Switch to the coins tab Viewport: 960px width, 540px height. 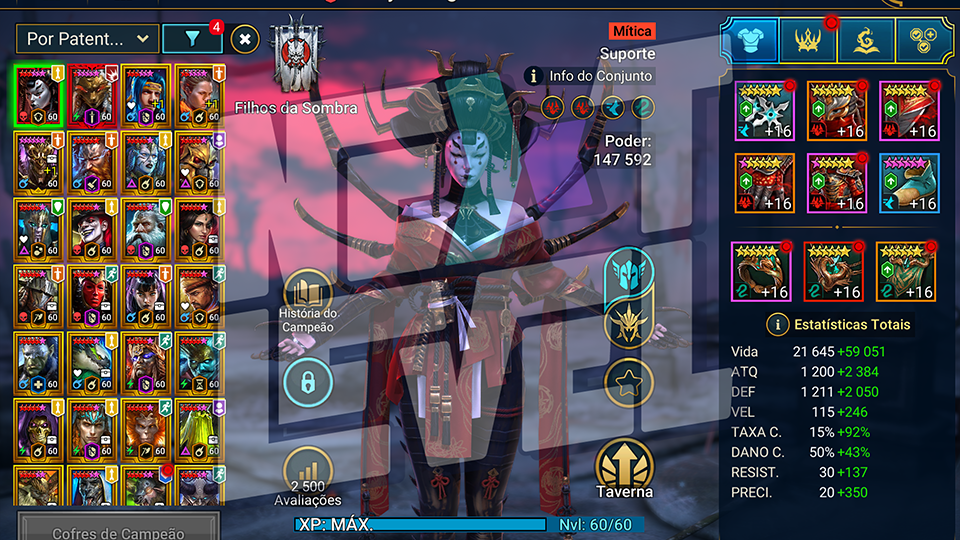(925, 39)
